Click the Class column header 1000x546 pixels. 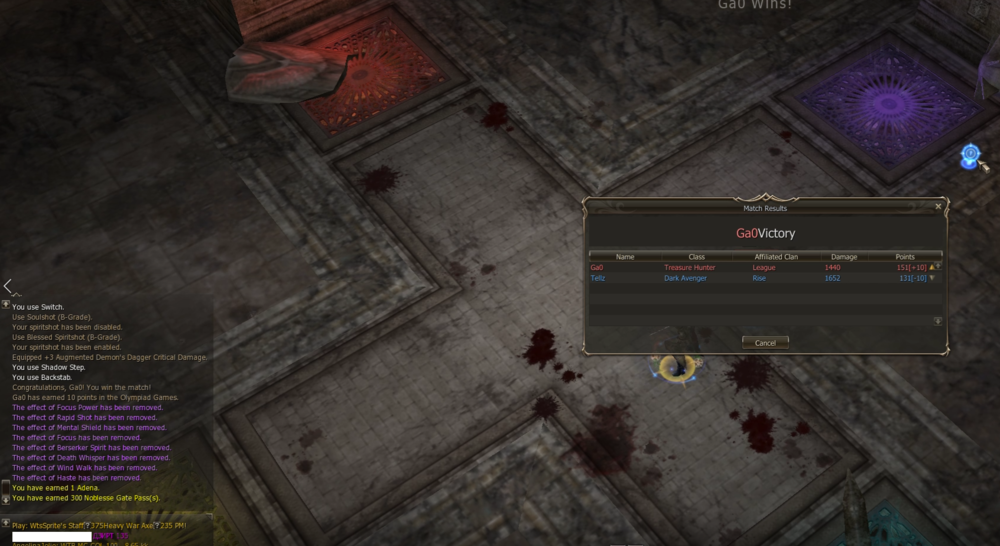697,257
